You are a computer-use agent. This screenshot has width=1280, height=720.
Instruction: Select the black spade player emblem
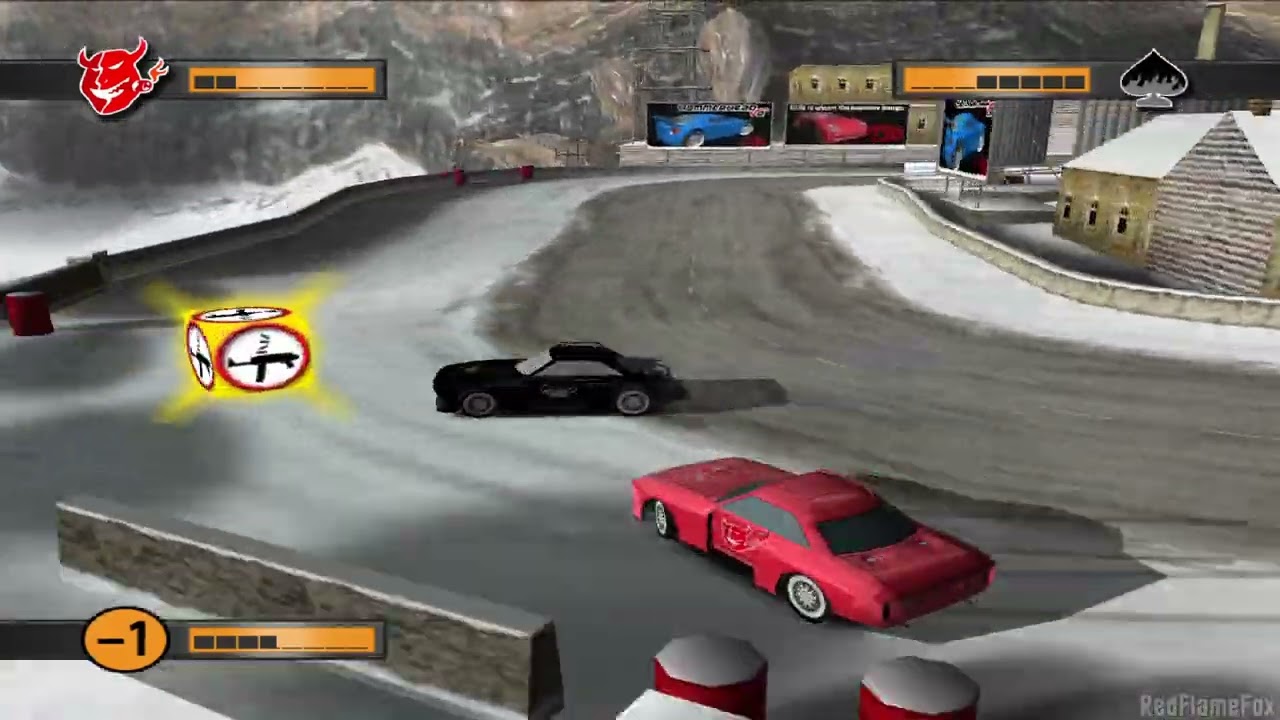(x=1155, y=80)
